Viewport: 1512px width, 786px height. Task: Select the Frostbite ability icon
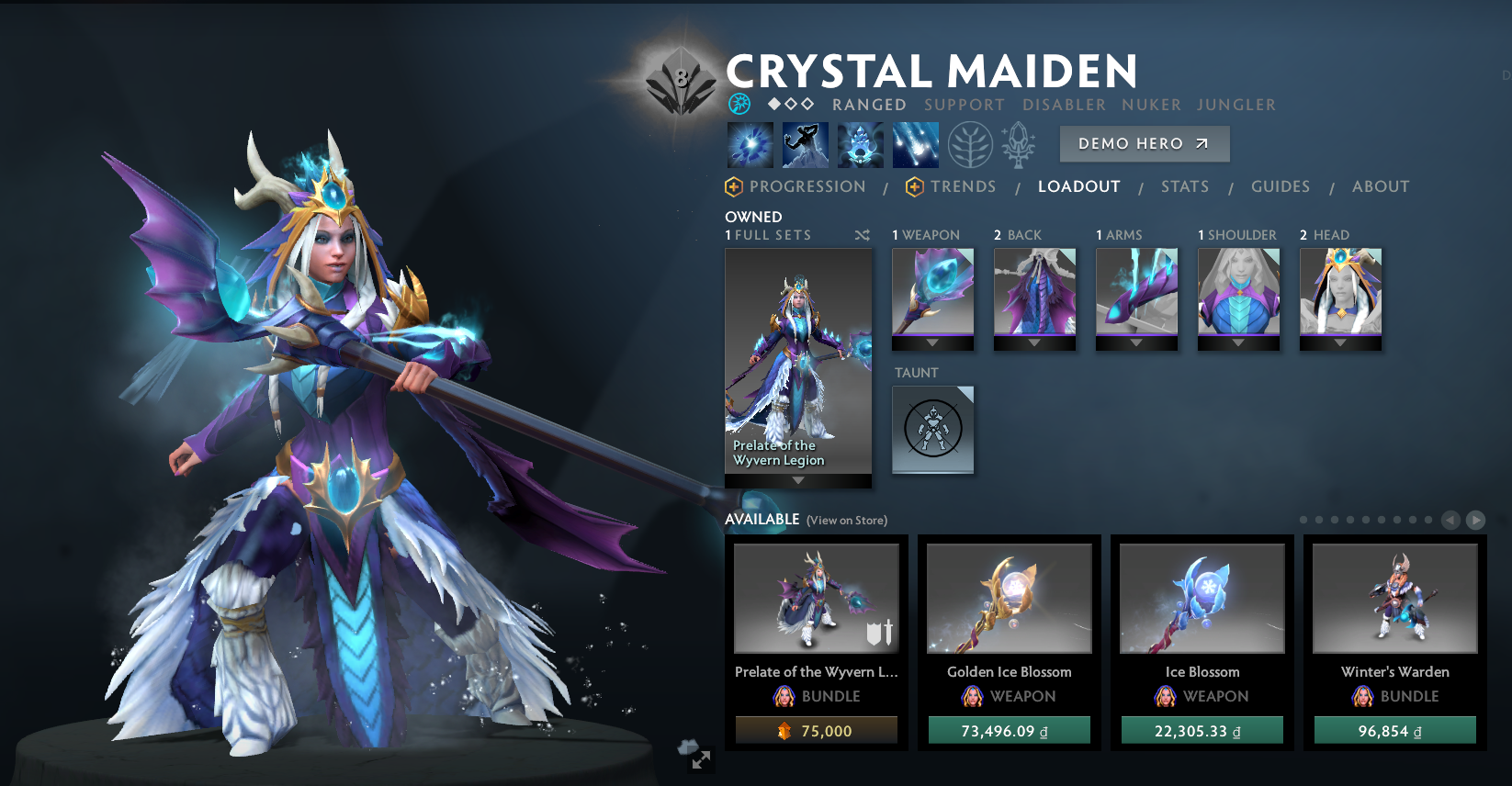(x=805, y=144)
